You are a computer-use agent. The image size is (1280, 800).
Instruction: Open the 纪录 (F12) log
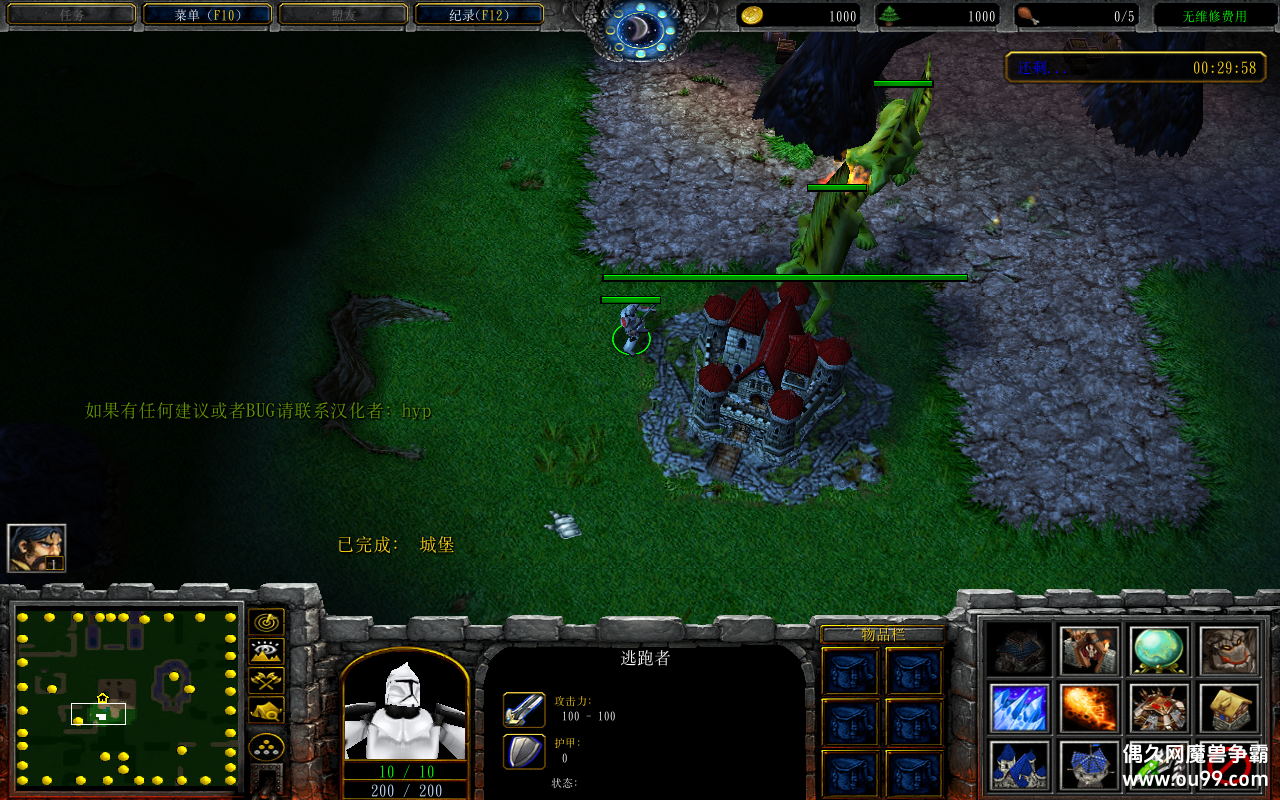(478, 15)
